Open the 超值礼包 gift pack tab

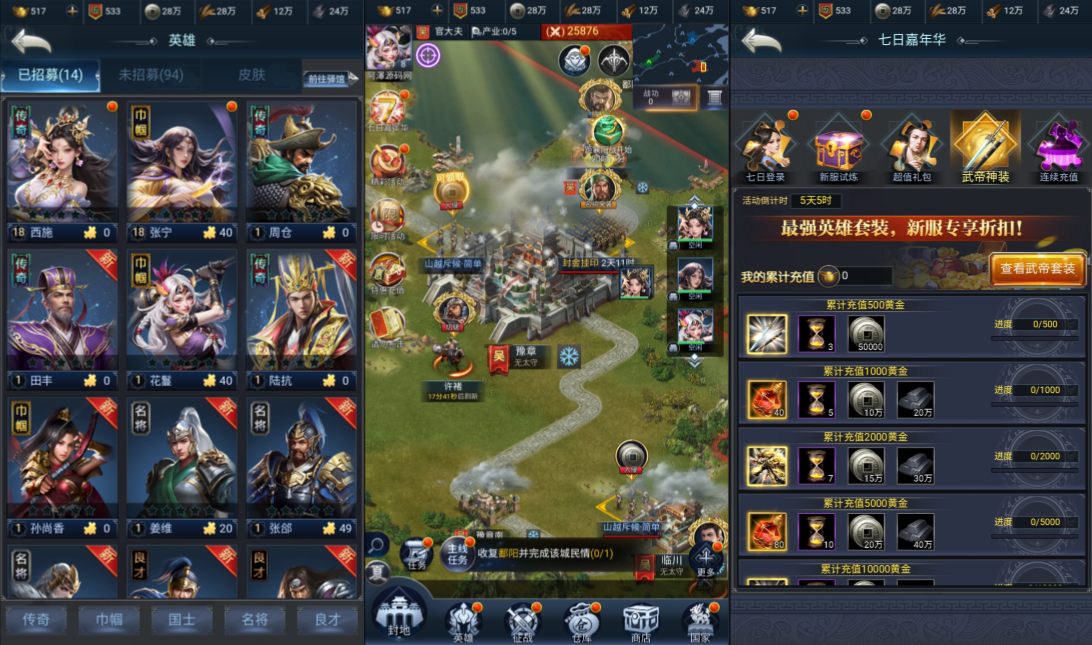[x=911, y=149]
